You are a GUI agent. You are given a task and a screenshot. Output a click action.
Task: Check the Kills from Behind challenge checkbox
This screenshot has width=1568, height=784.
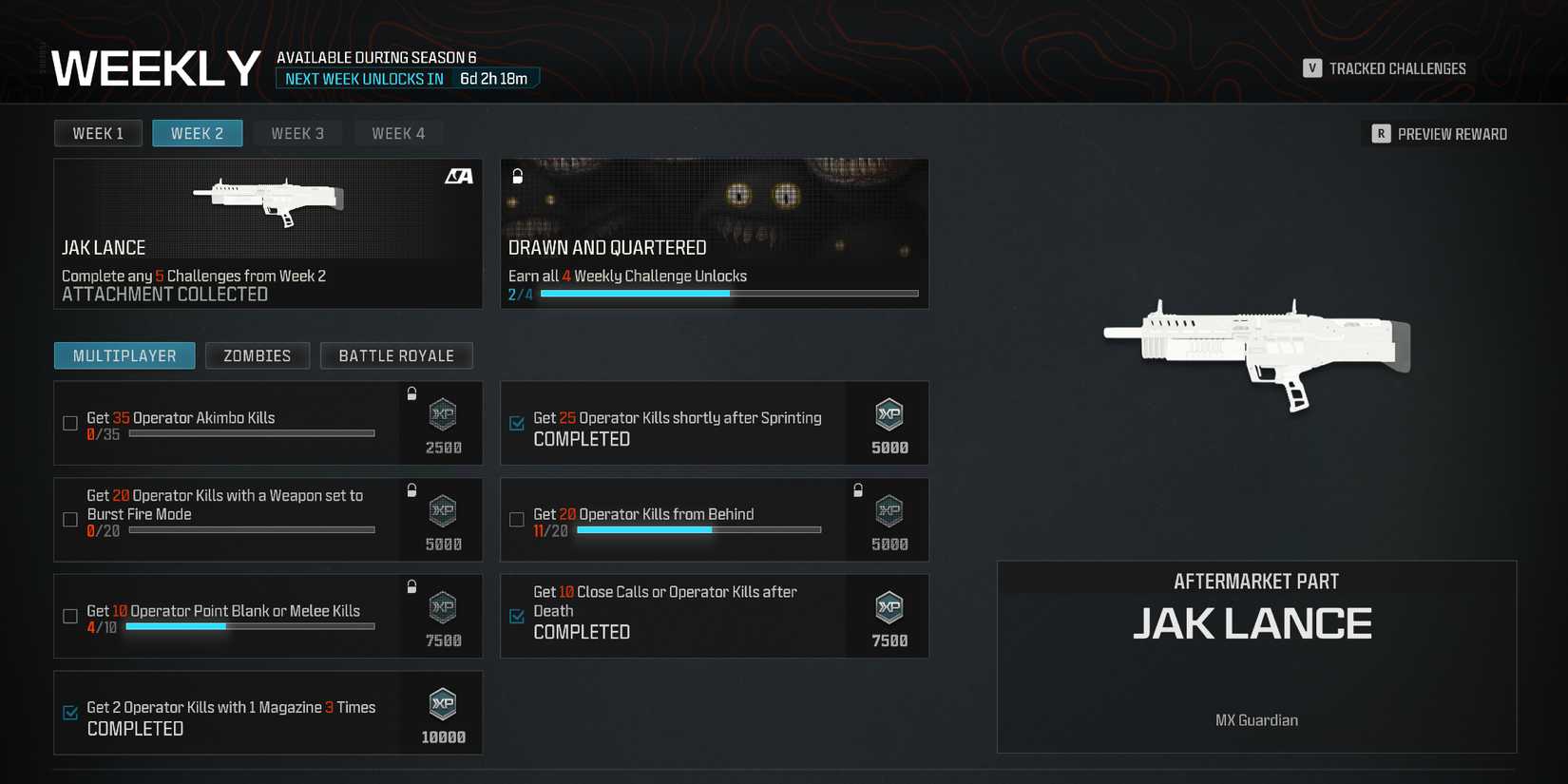pos(517,520)
